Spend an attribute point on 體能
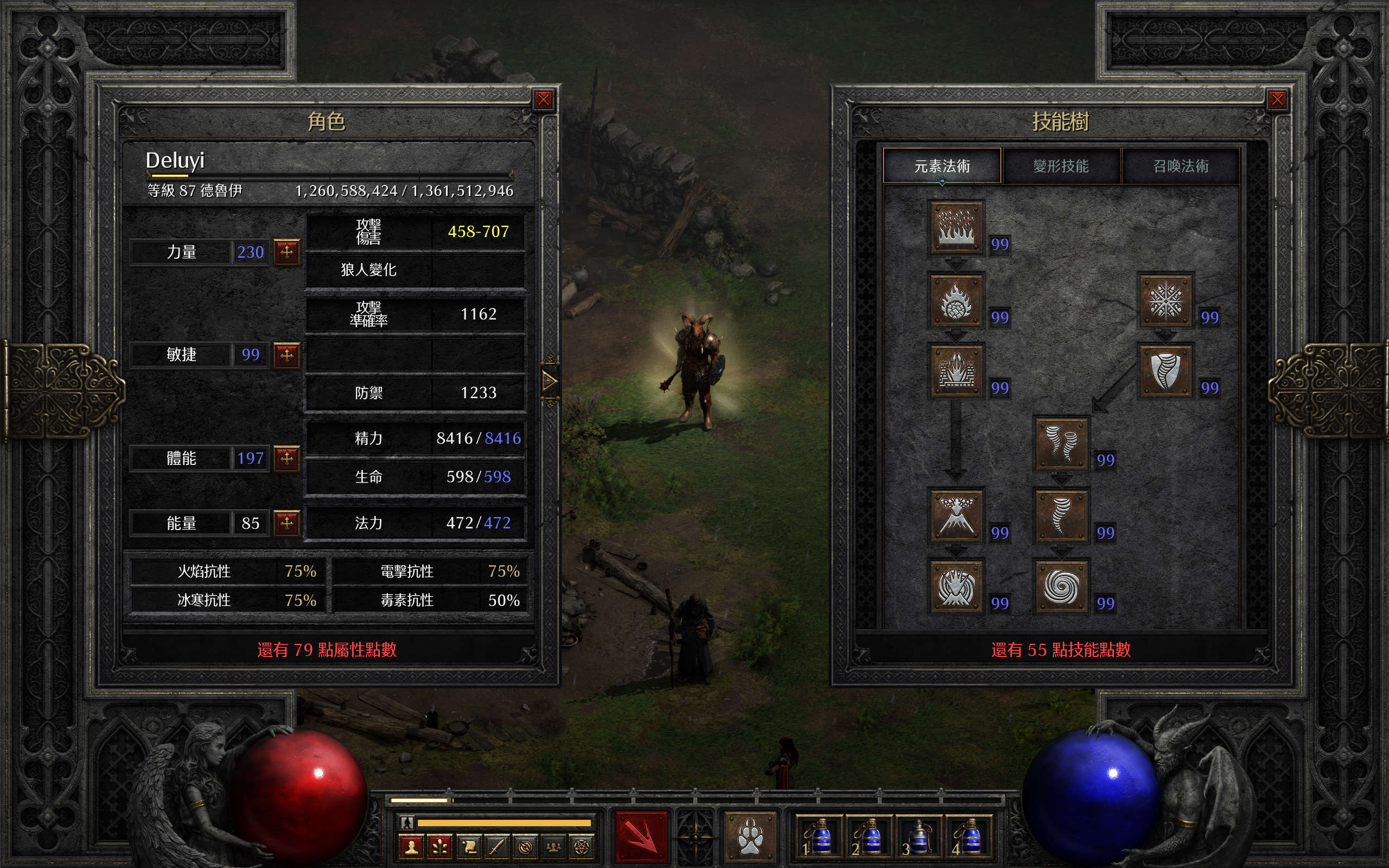The image size is (1389, 868). [x=286, y=458]
